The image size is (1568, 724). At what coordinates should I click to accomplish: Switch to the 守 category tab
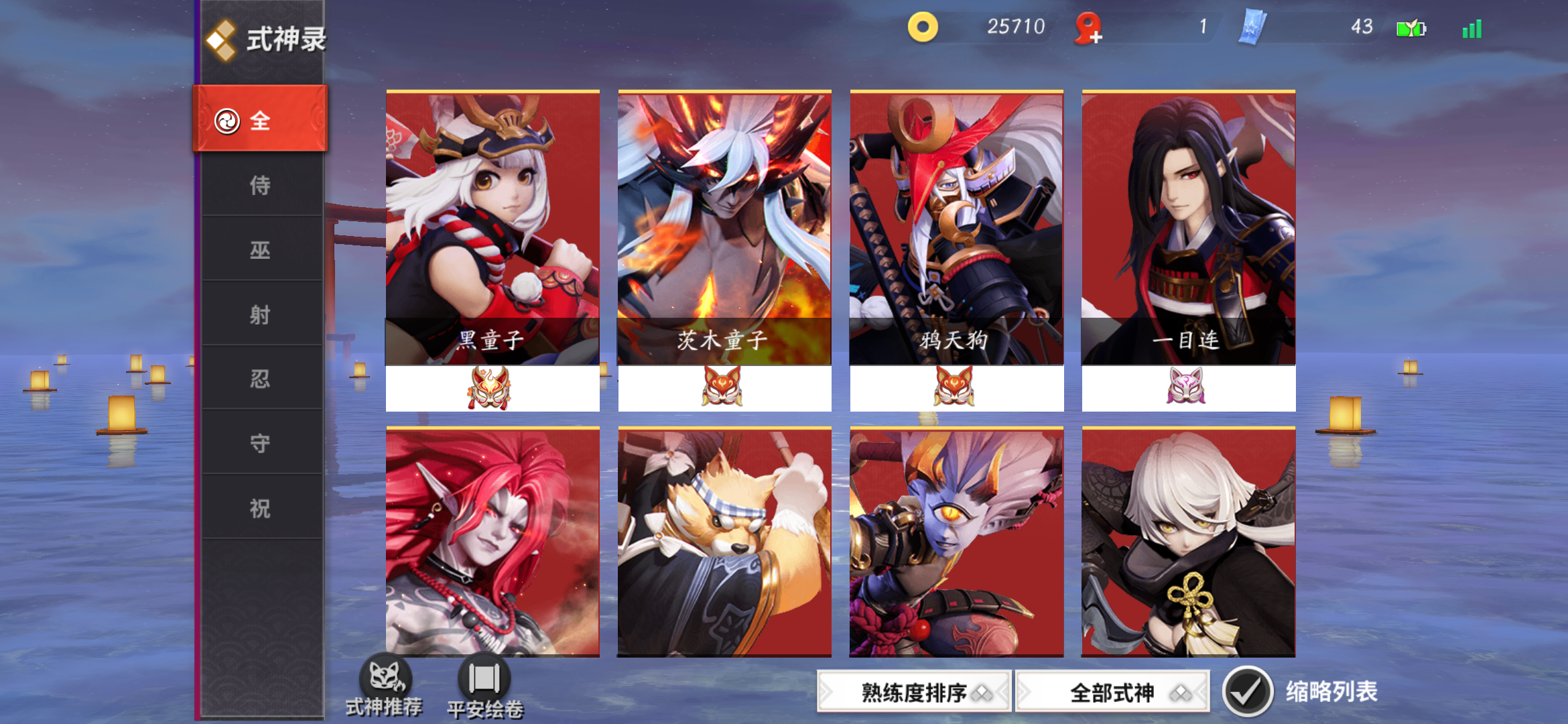point(261,443)
